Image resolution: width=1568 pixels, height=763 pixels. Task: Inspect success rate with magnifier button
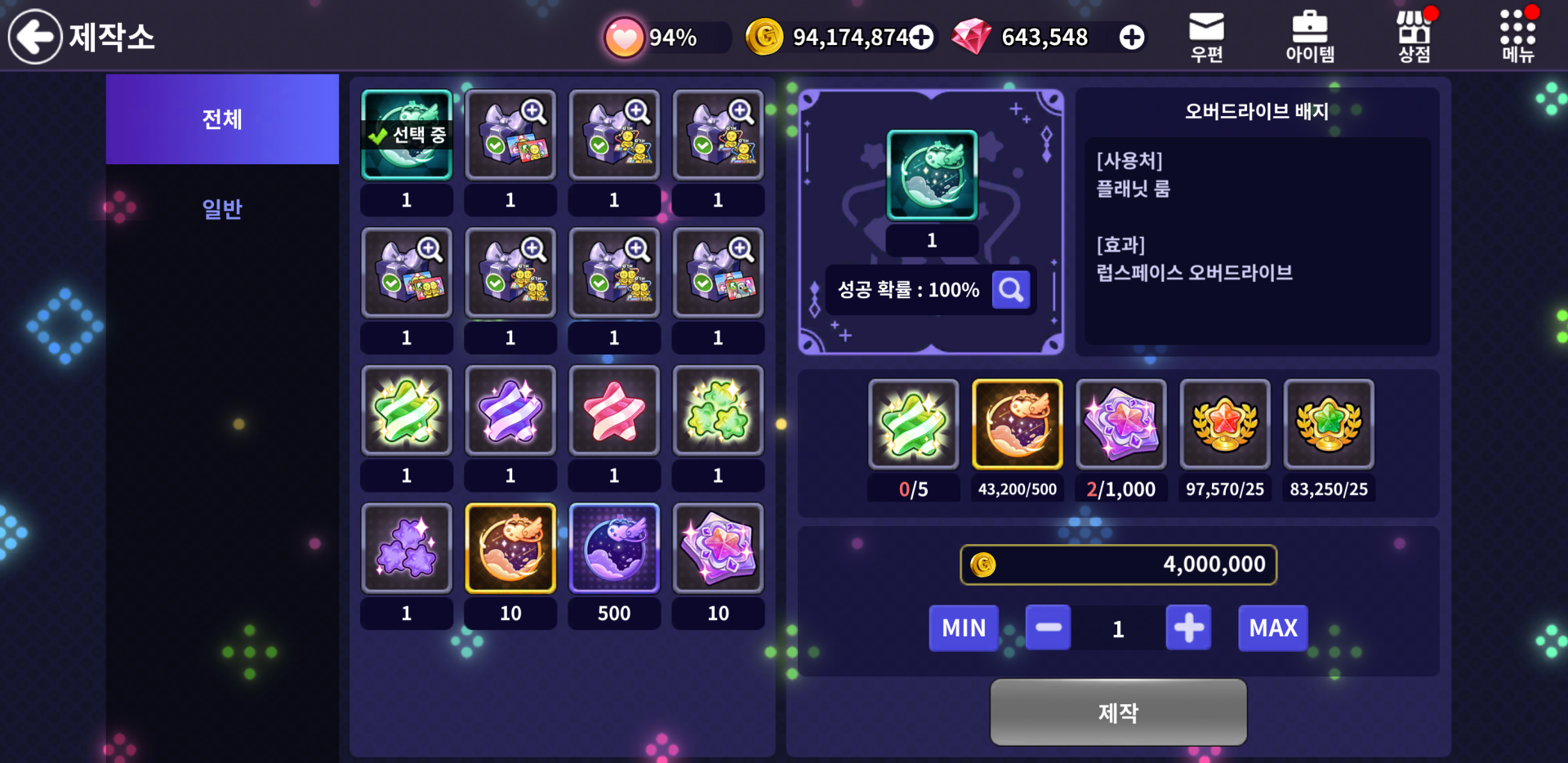(x=1011, y=290)
